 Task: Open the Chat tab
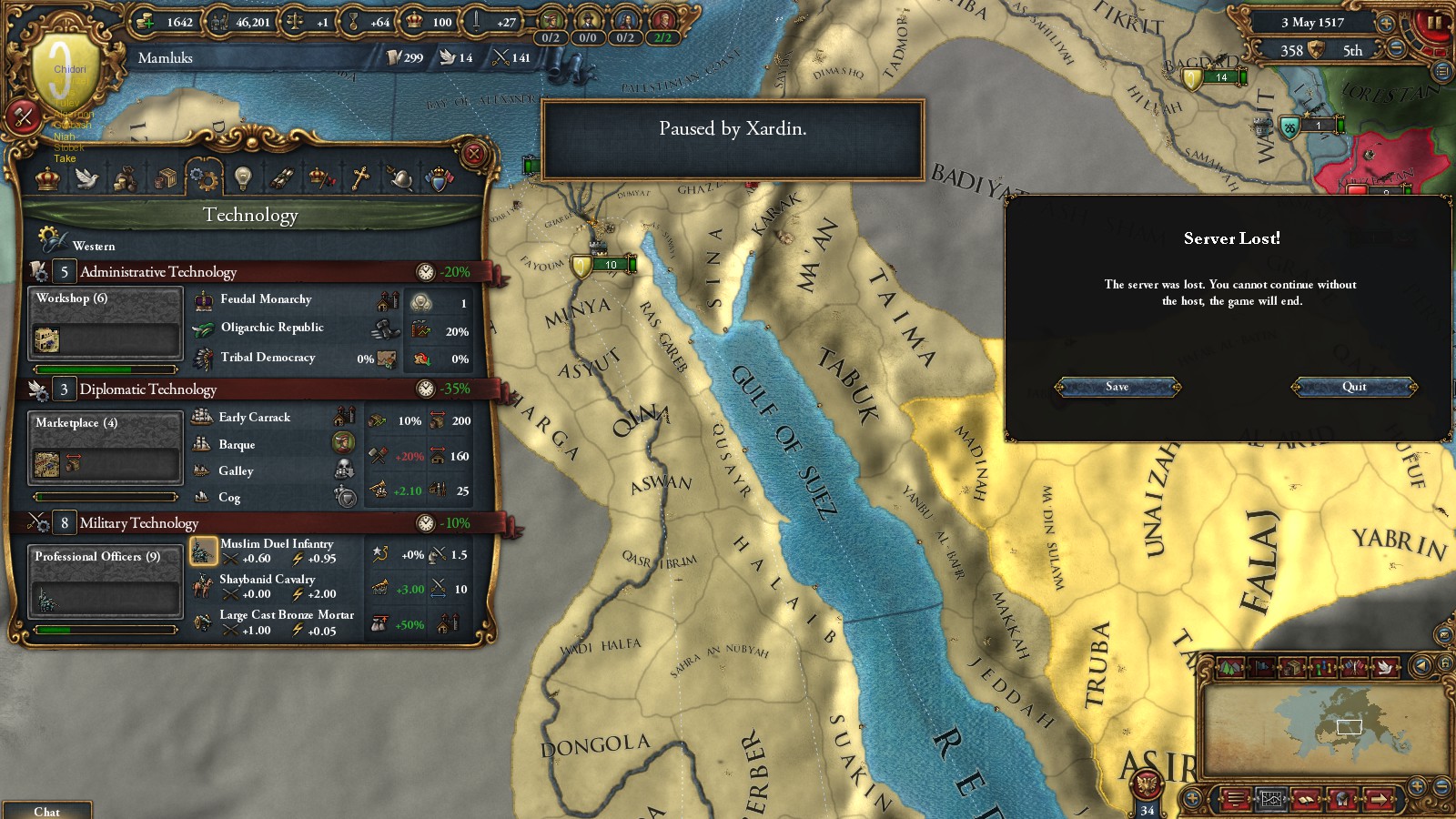[46, 811]
